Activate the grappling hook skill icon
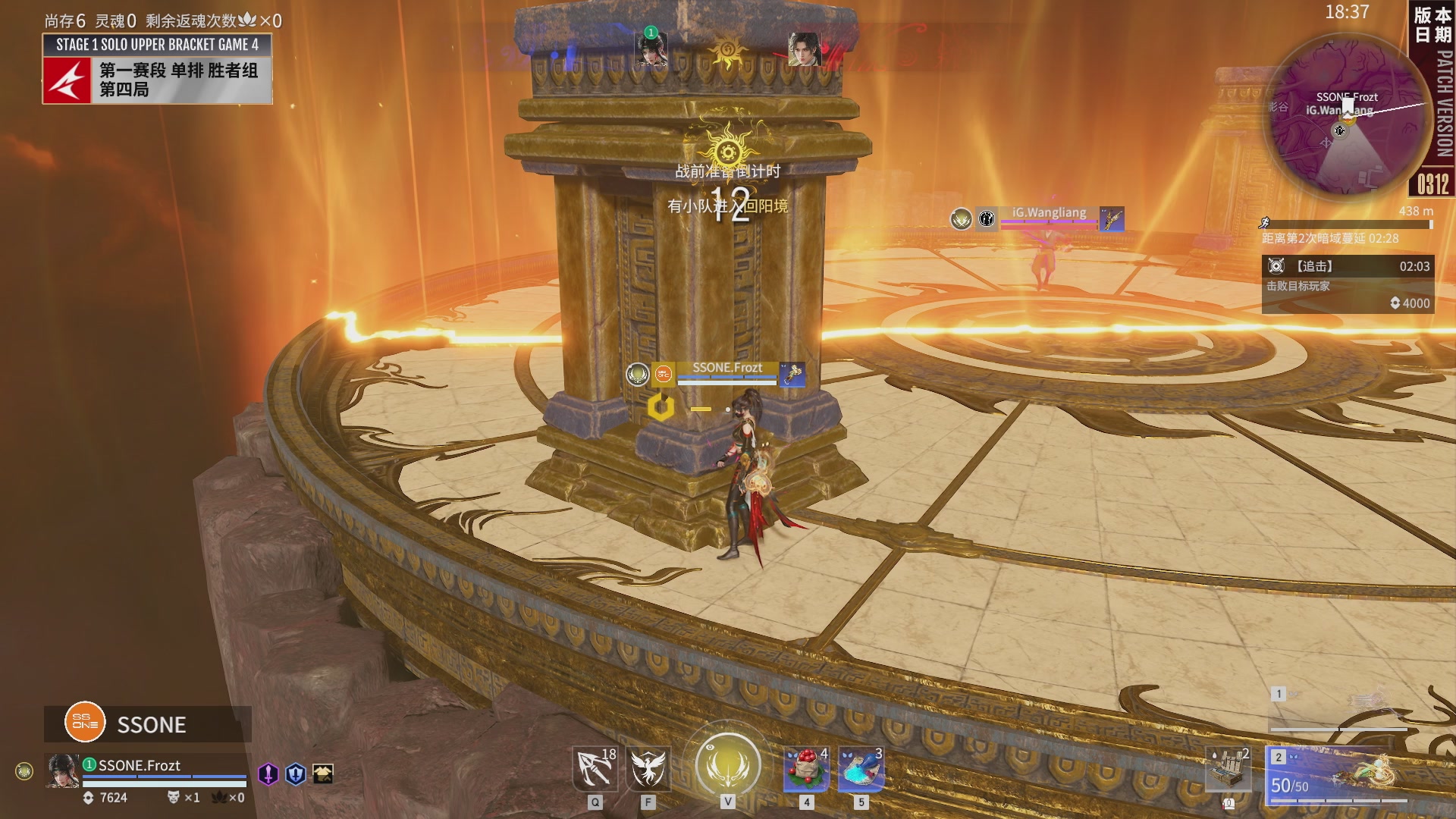Viewport: 1456px width, 819px height. pos(595,769)
